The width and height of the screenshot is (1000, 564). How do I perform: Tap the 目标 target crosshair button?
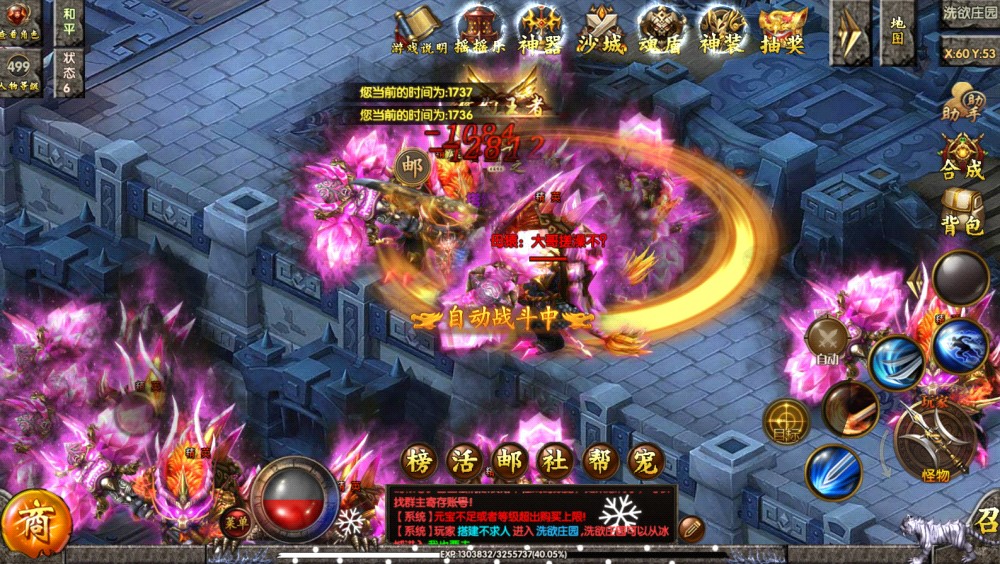pos(786,422)
